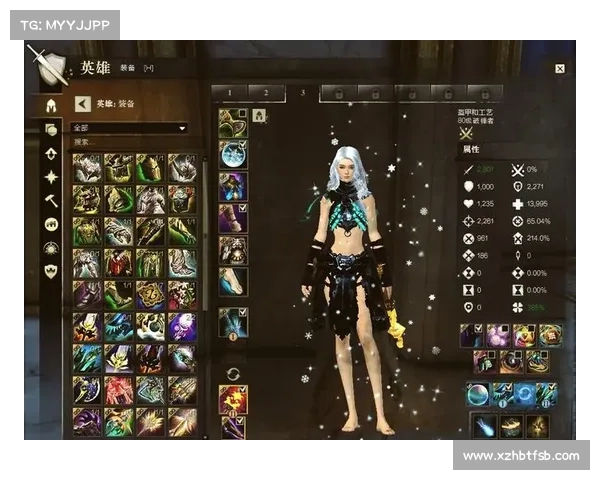The height and width of the screenshot is (480, 600).
Task: Select the equipped chest armor slot
Action: point(233,186)
